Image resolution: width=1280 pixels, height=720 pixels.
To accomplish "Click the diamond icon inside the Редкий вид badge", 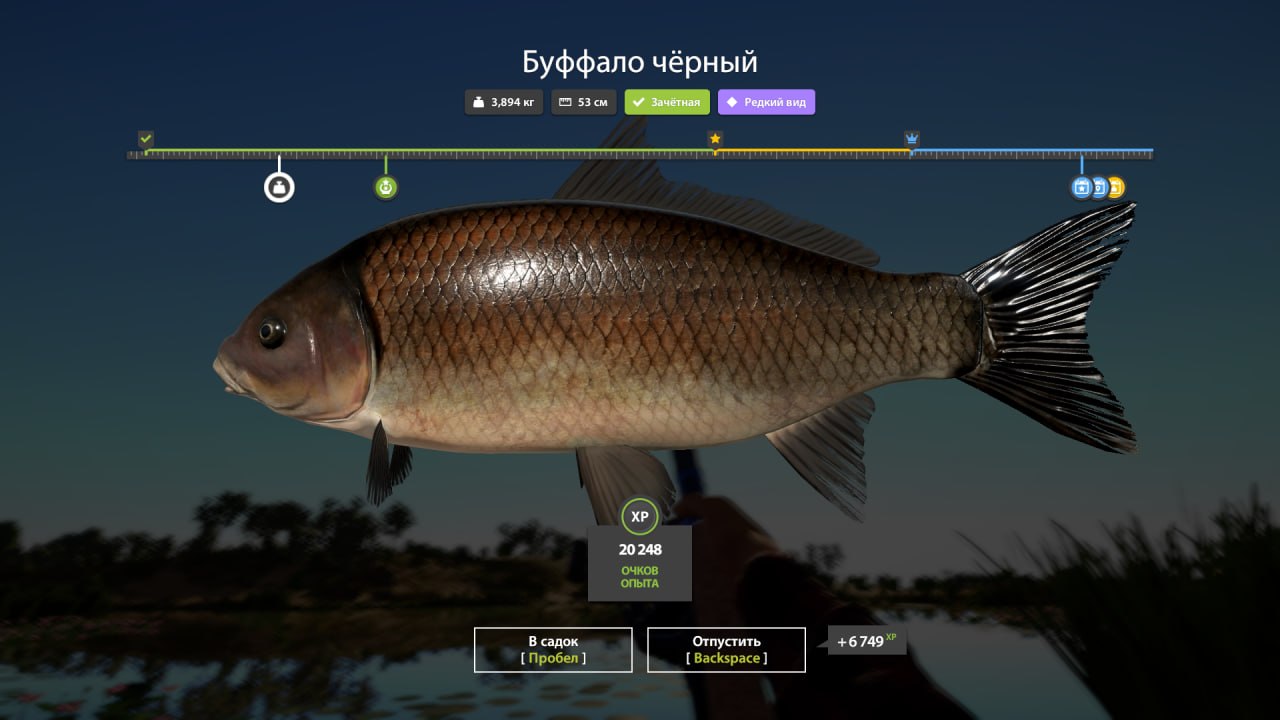I will coord(733,102).
